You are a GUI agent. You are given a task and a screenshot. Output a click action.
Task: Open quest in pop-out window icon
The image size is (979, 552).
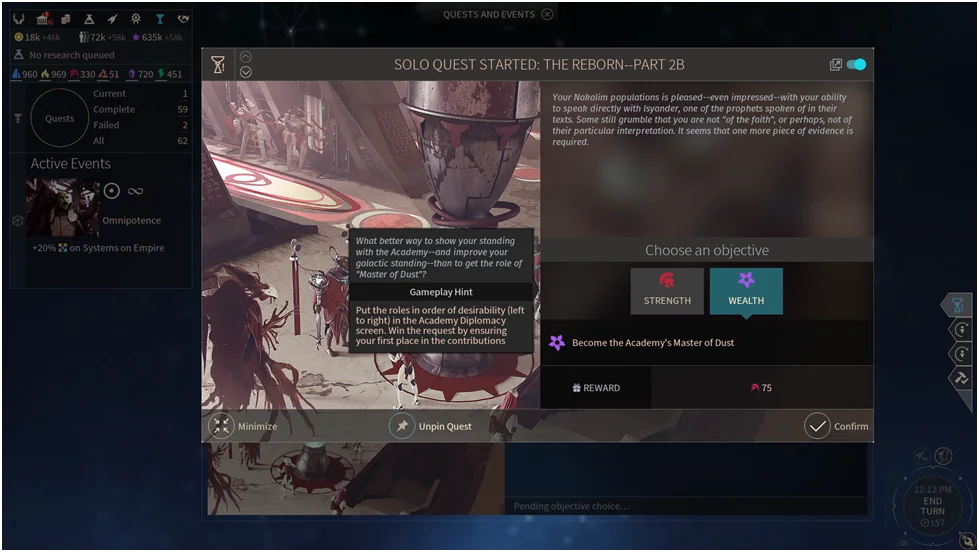pyautogui.click(x=836, y=65)
